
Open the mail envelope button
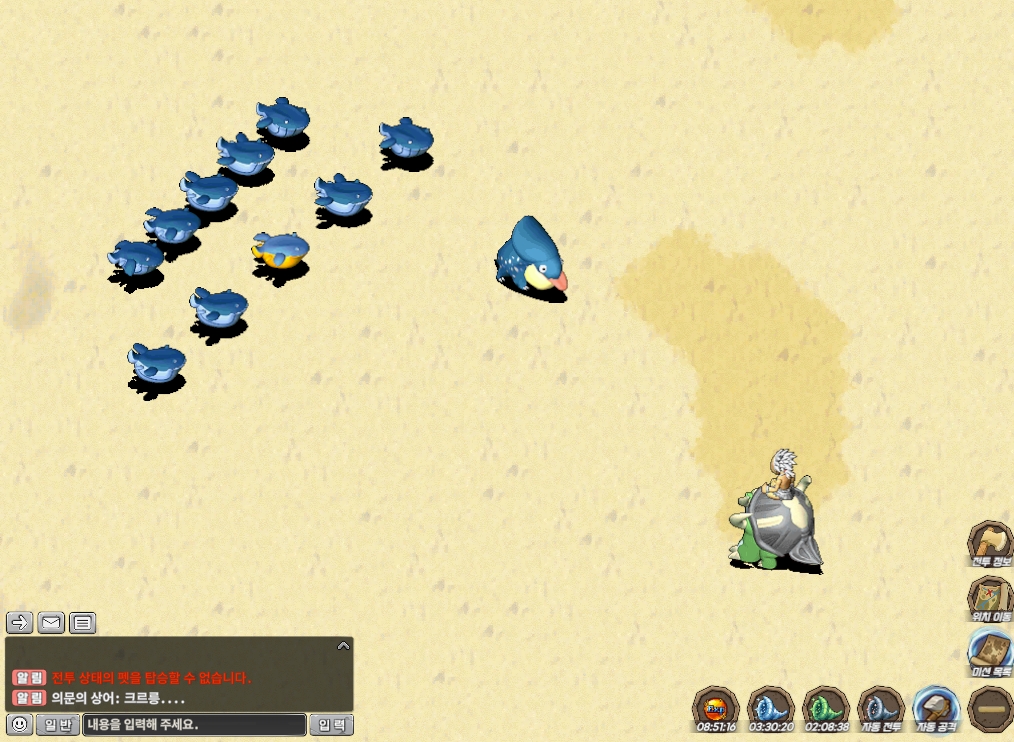(51, 623)
